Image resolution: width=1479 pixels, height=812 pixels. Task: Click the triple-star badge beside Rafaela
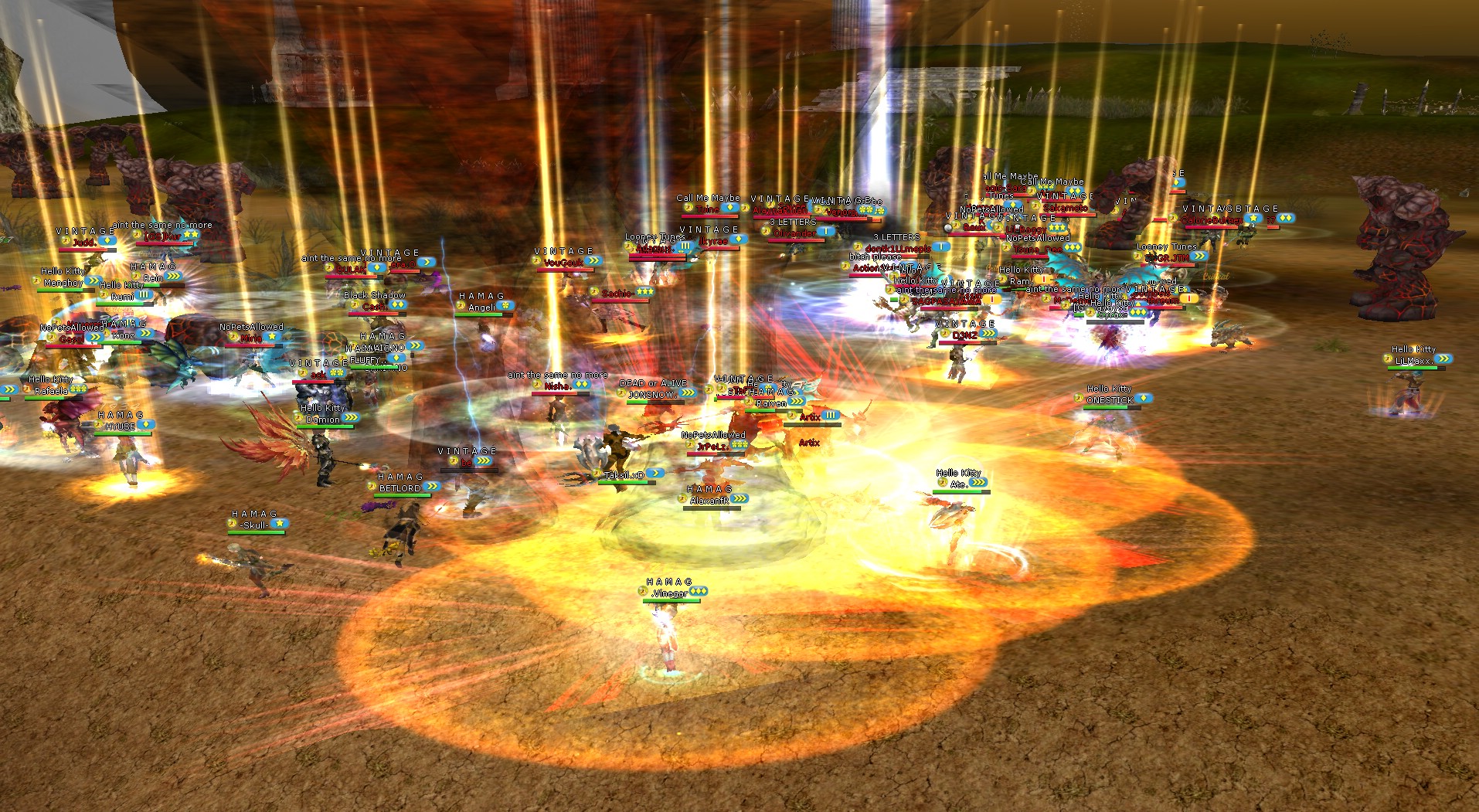click(78, 389)
